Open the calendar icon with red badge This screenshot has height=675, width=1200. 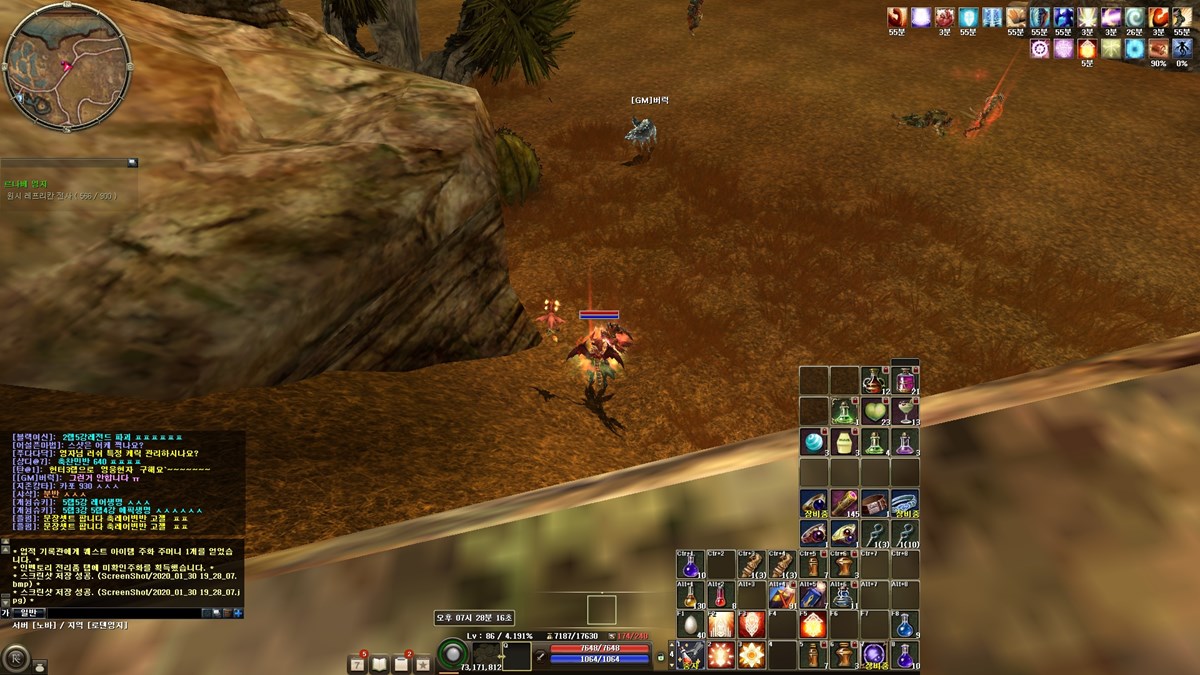click(357, 663)
